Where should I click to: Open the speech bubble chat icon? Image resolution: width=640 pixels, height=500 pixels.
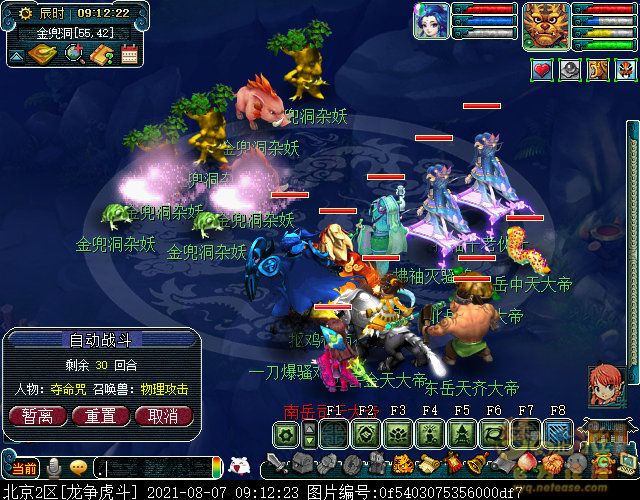click(78, 467)
